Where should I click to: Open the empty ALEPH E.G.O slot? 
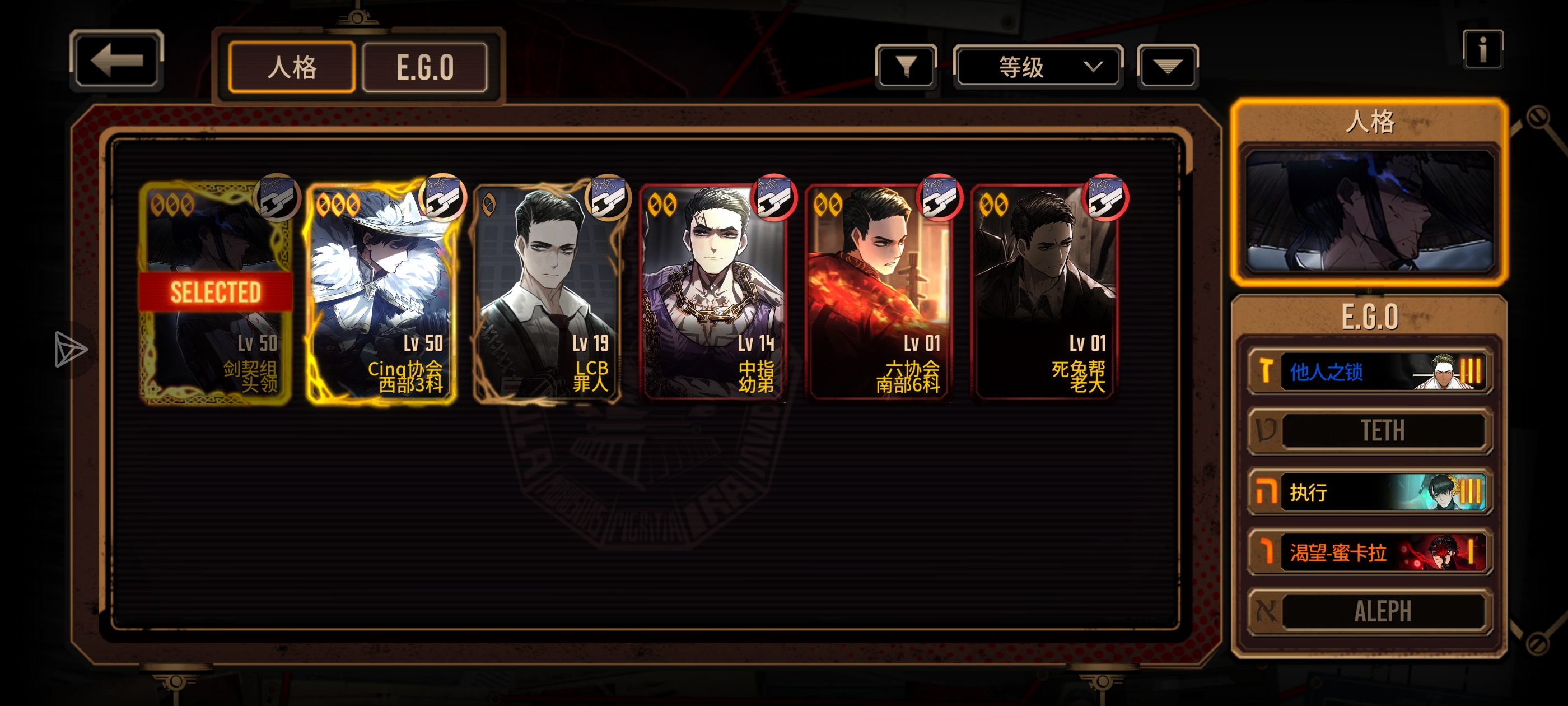pyautogui.click(x=1369, y=611)
